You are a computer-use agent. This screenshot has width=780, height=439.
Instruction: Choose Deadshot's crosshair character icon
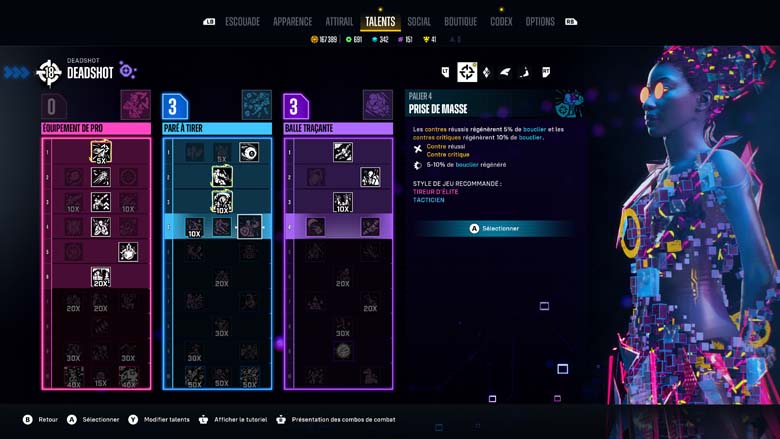point(467,72)
